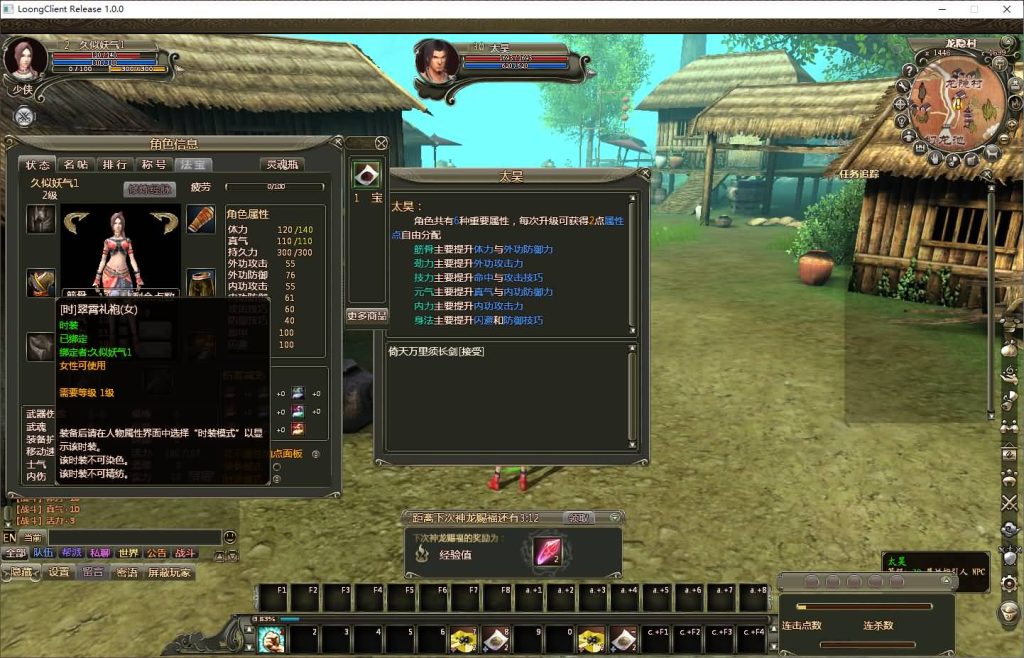The image size is (1024, 658).
Task: Click the chat text input box
Action: pyautogui.click(x=135, y=538)
